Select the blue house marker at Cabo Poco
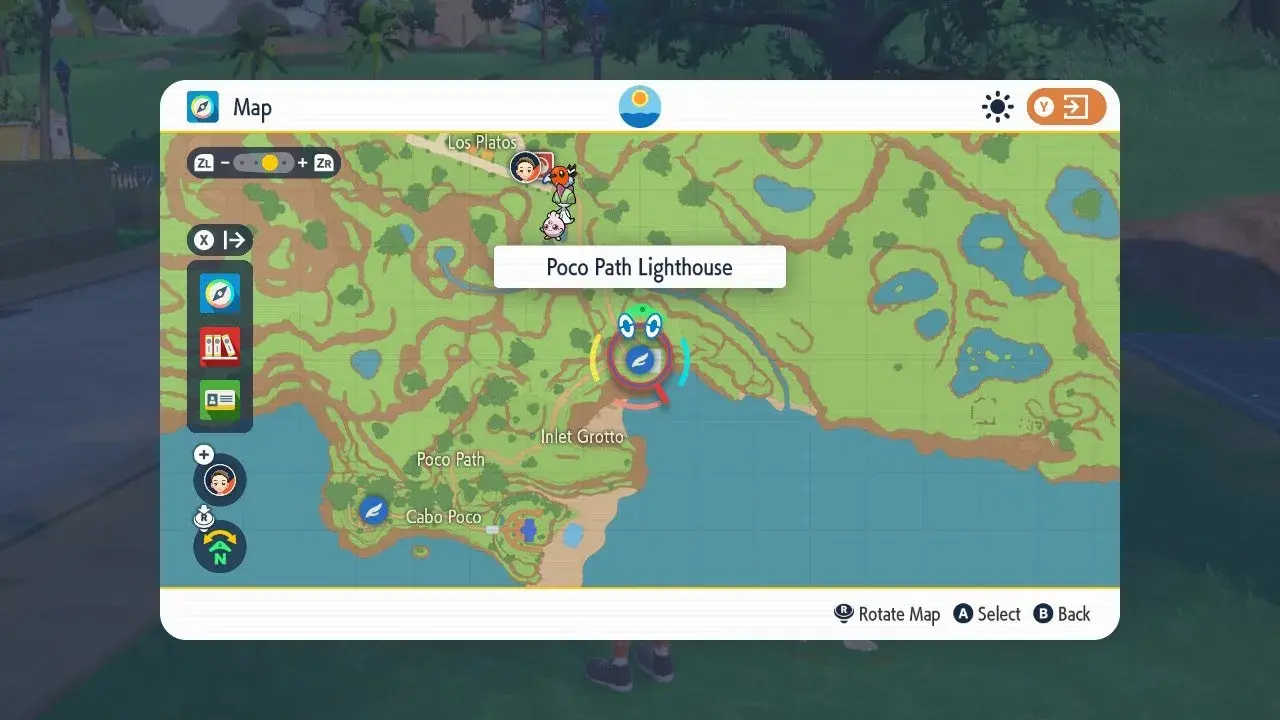 [x=529, y=528]
